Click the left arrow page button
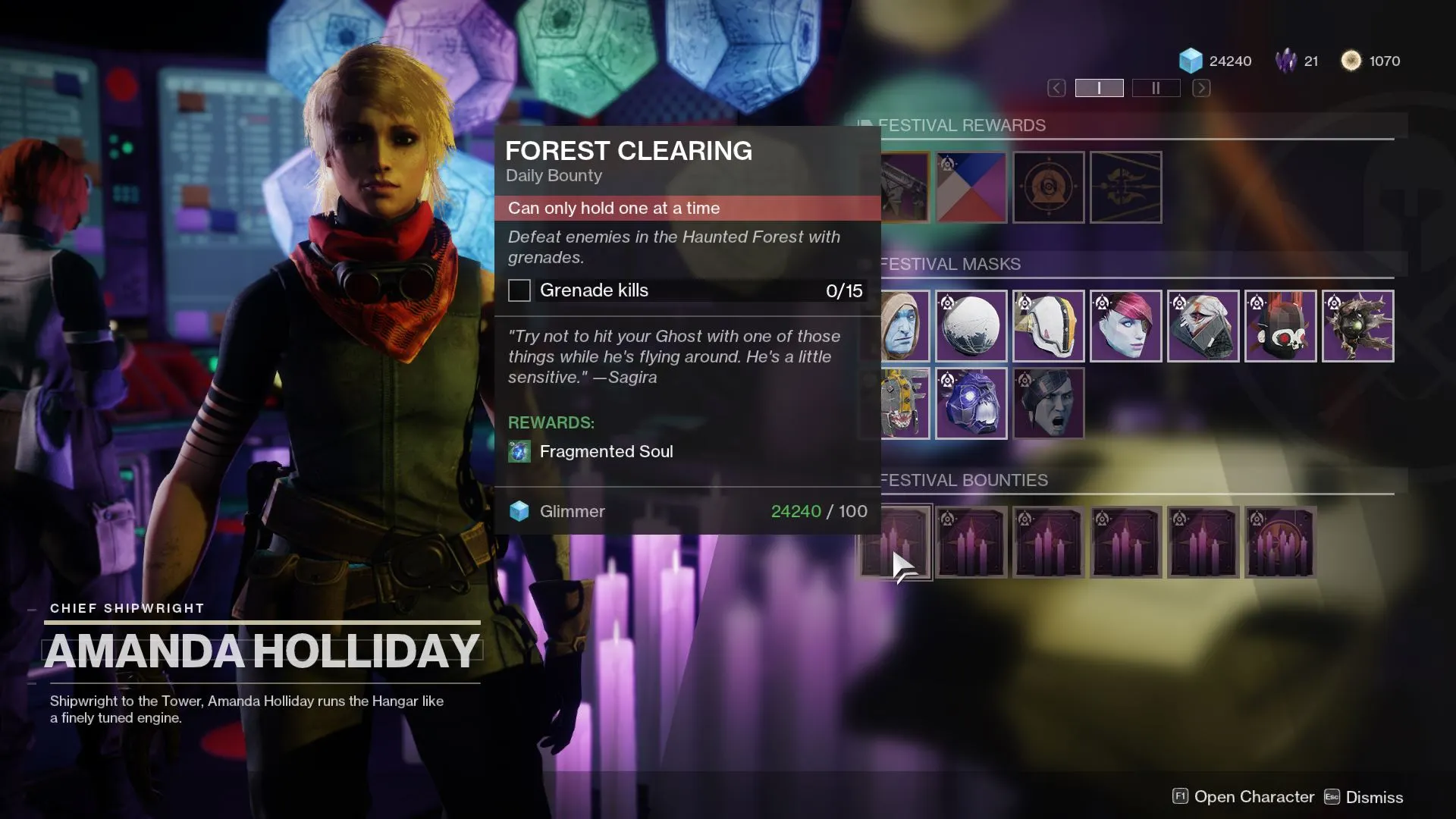1456x819 pixels. pos(1056,88)
